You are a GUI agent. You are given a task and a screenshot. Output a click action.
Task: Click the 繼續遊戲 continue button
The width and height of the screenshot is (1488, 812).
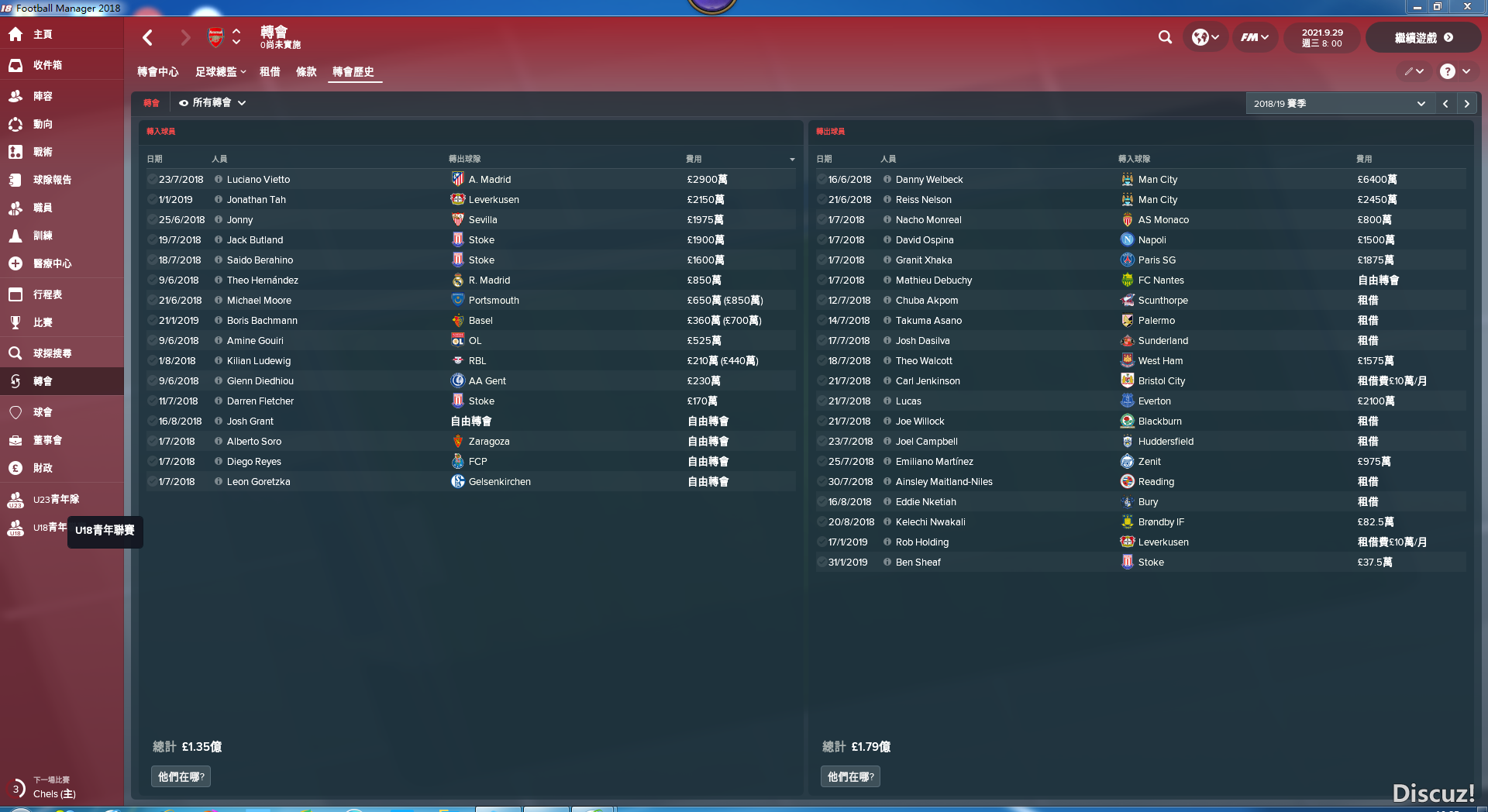1423,37
